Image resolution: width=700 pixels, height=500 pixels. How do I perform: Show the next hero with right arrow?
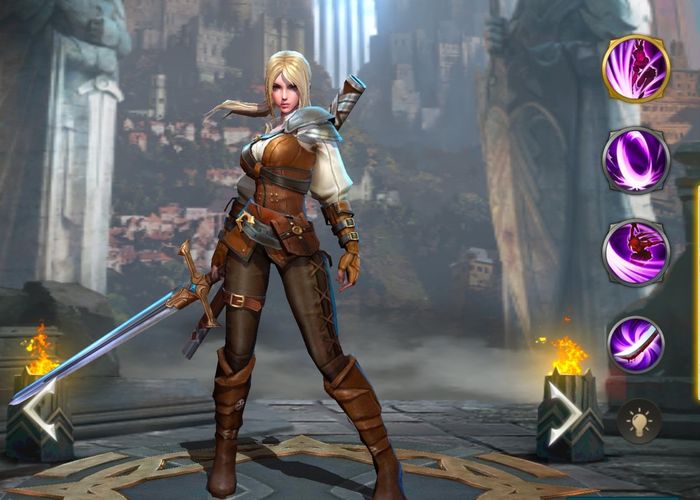click(x=565, y=411)
